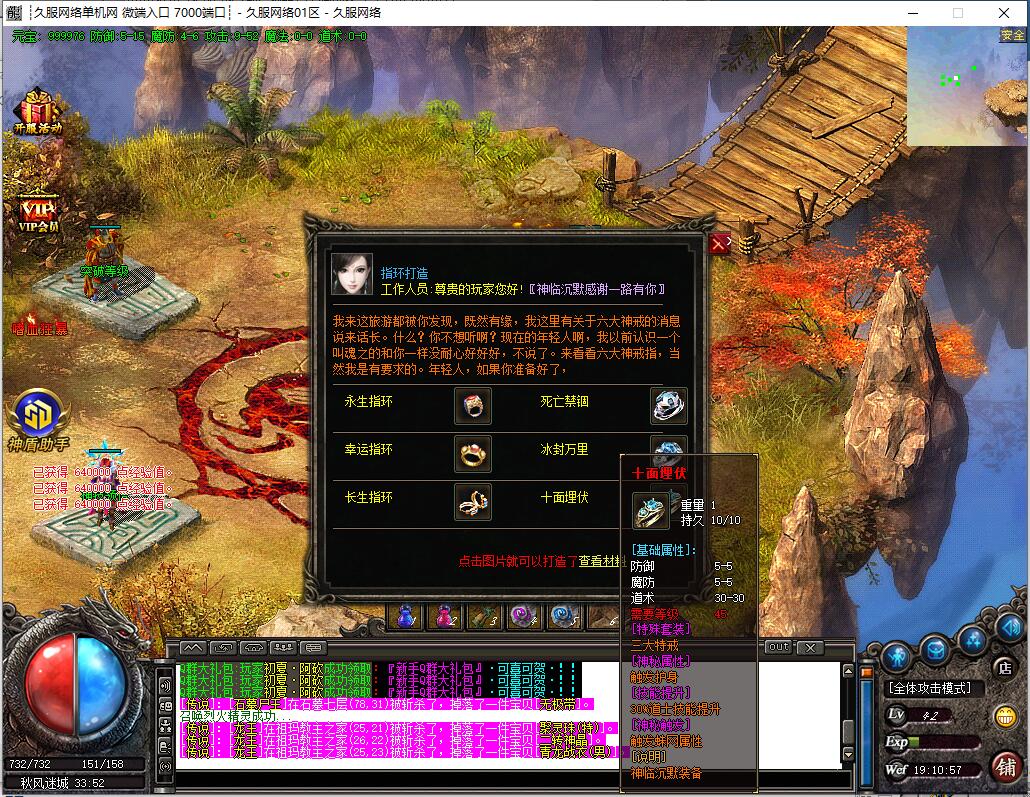Forge the 永生指环 ring

coord(472,404)
